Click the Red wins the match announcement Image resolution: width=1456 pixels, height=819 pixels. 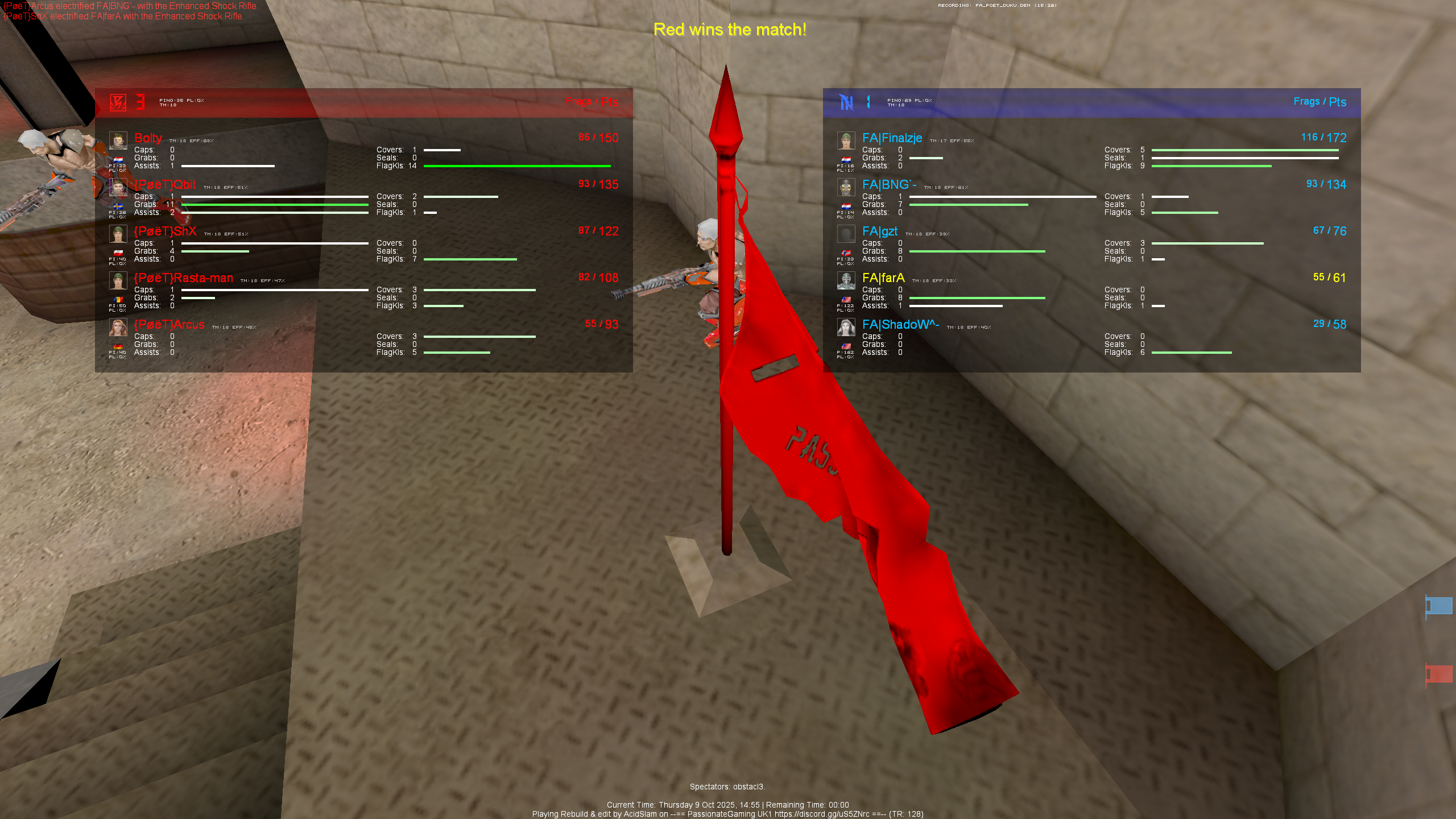730,30
